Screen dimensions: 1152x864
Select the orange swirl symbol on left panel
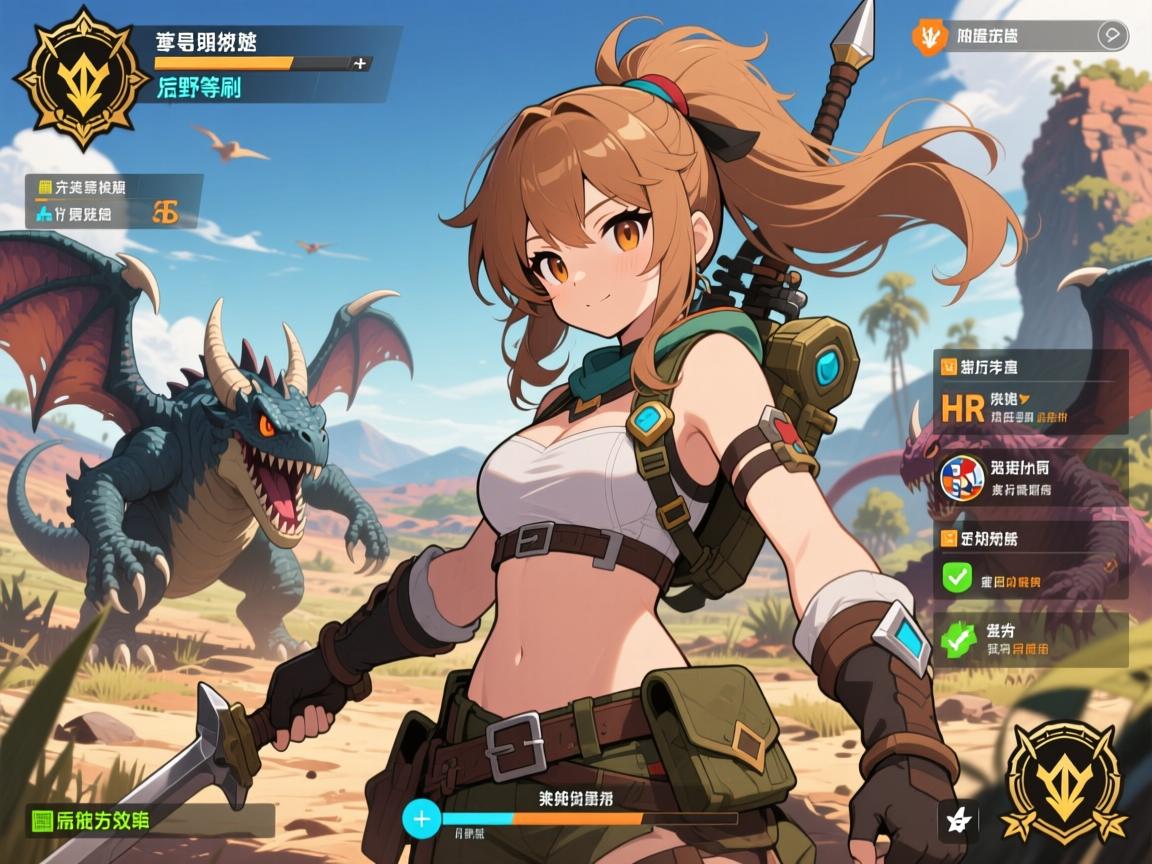click(x=166, y=212)
